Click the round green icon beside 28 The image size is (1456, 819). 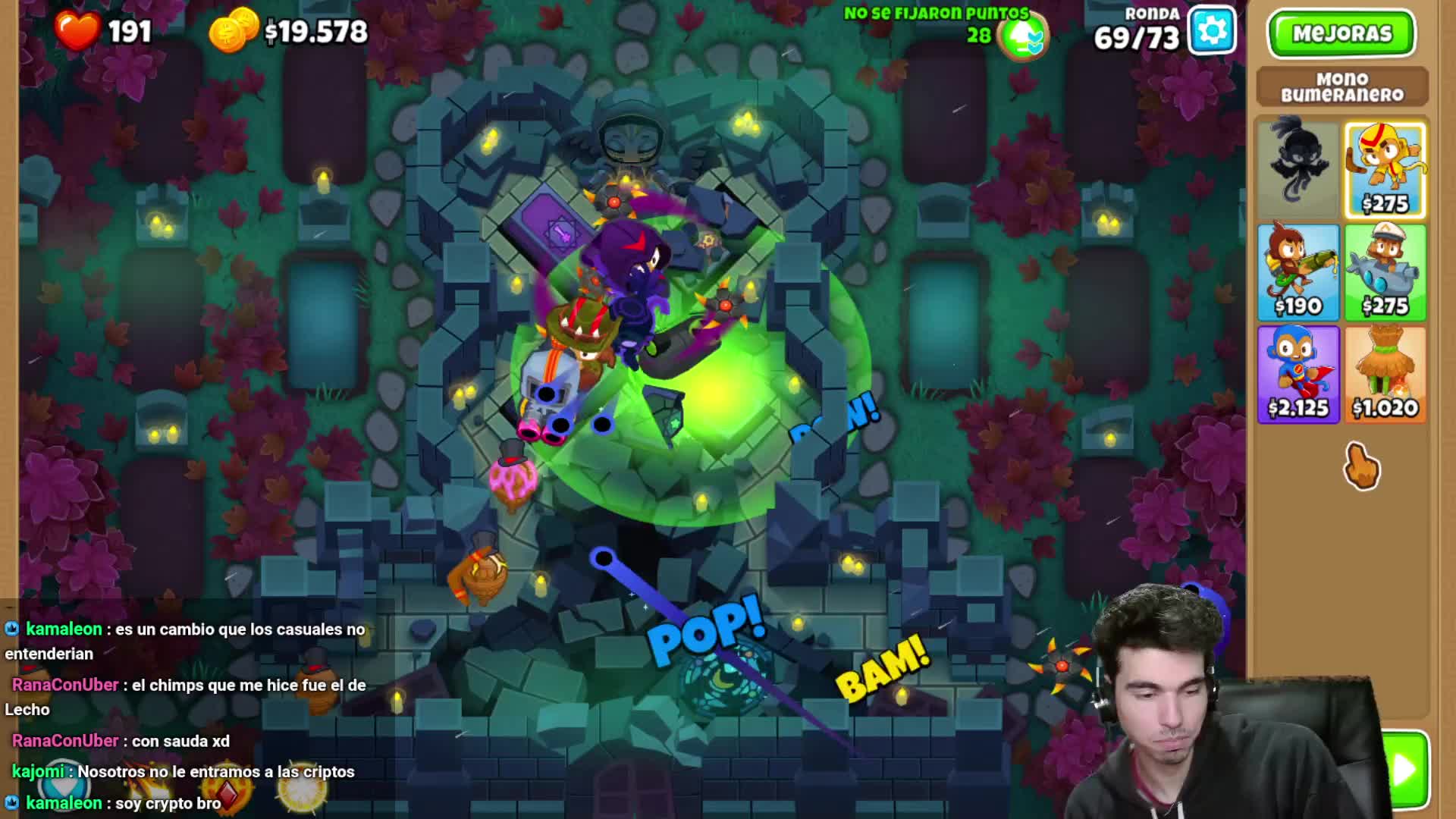1023,36
